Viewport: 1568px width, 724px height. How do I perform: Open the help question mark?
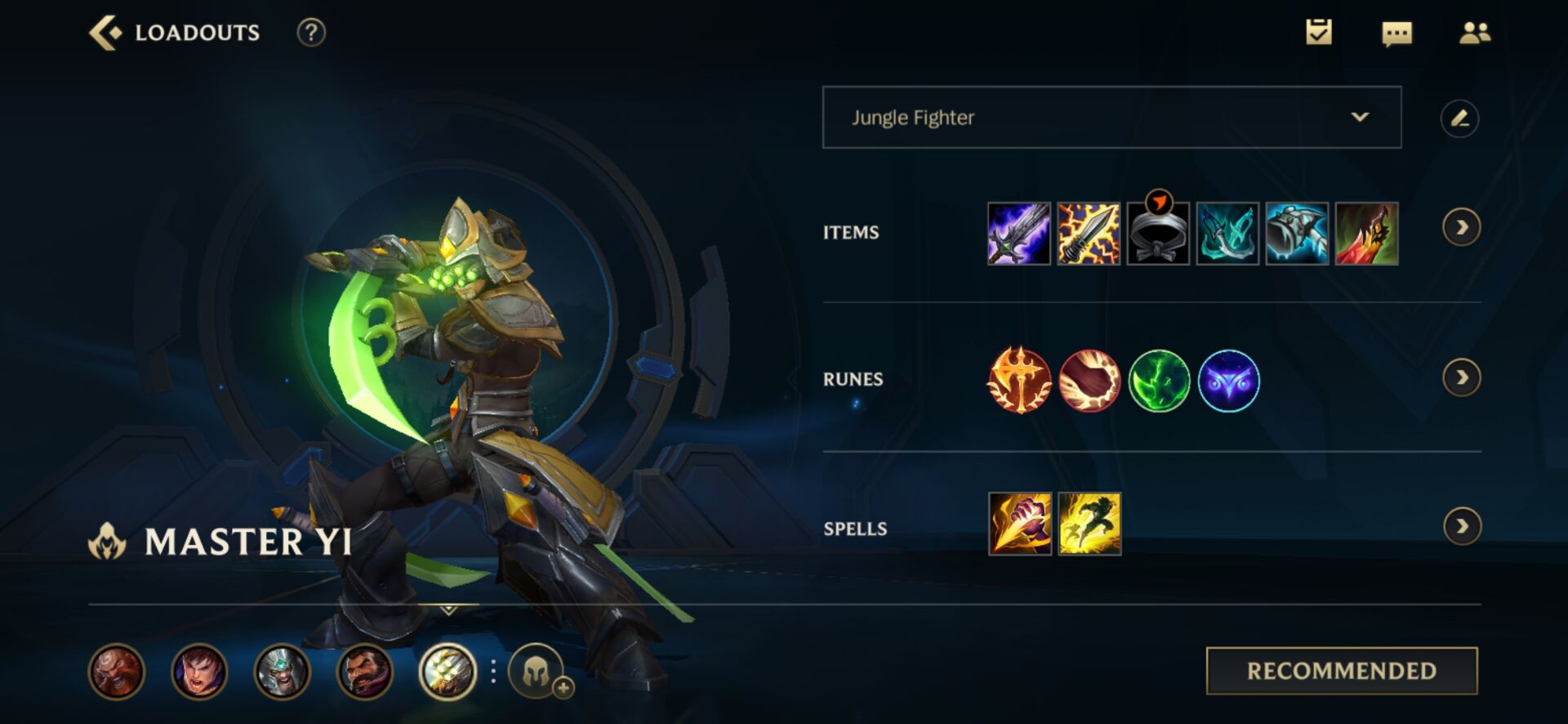coord(311,33)
